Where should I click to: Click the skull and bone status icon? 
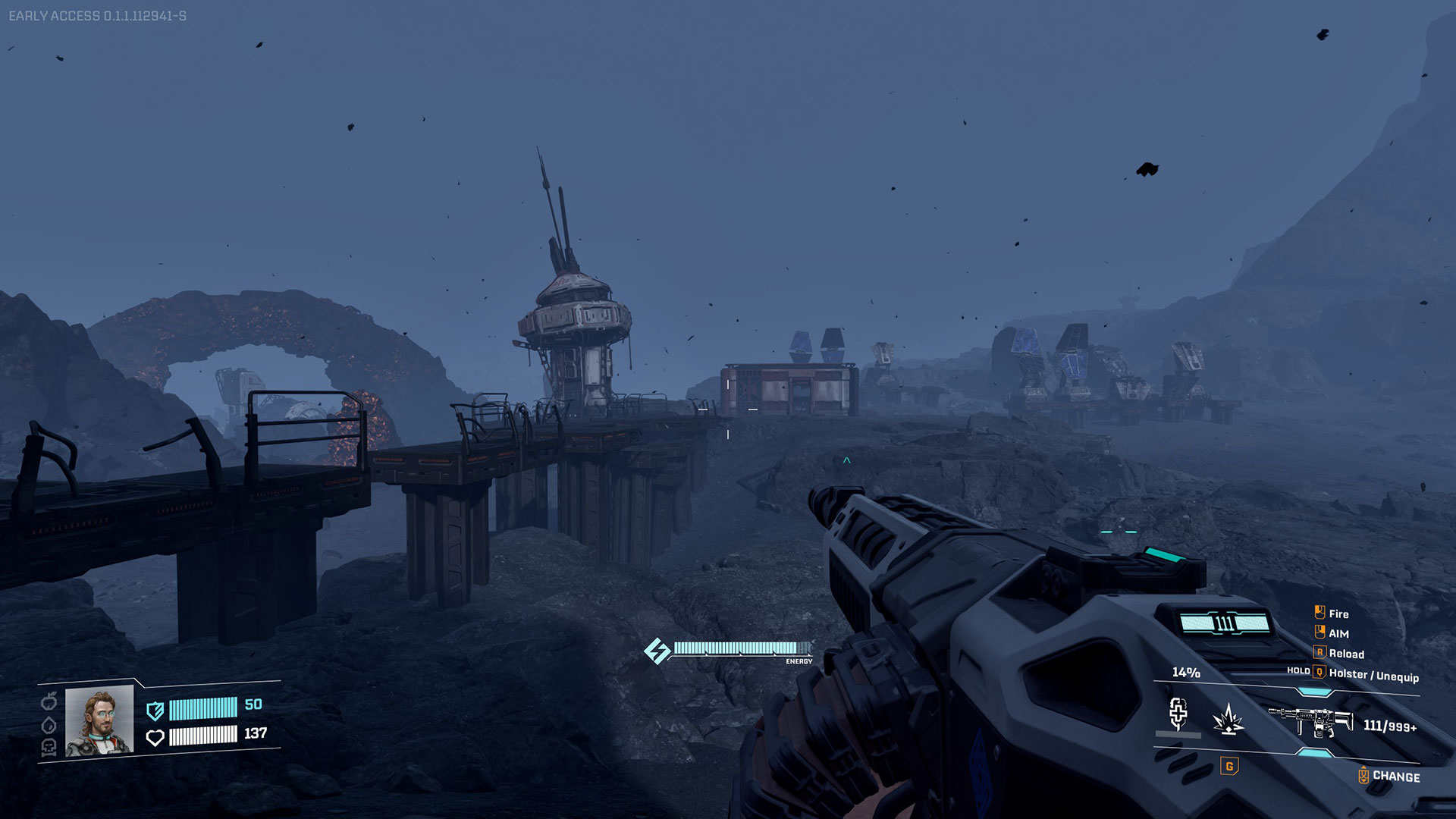coord(49,748)
